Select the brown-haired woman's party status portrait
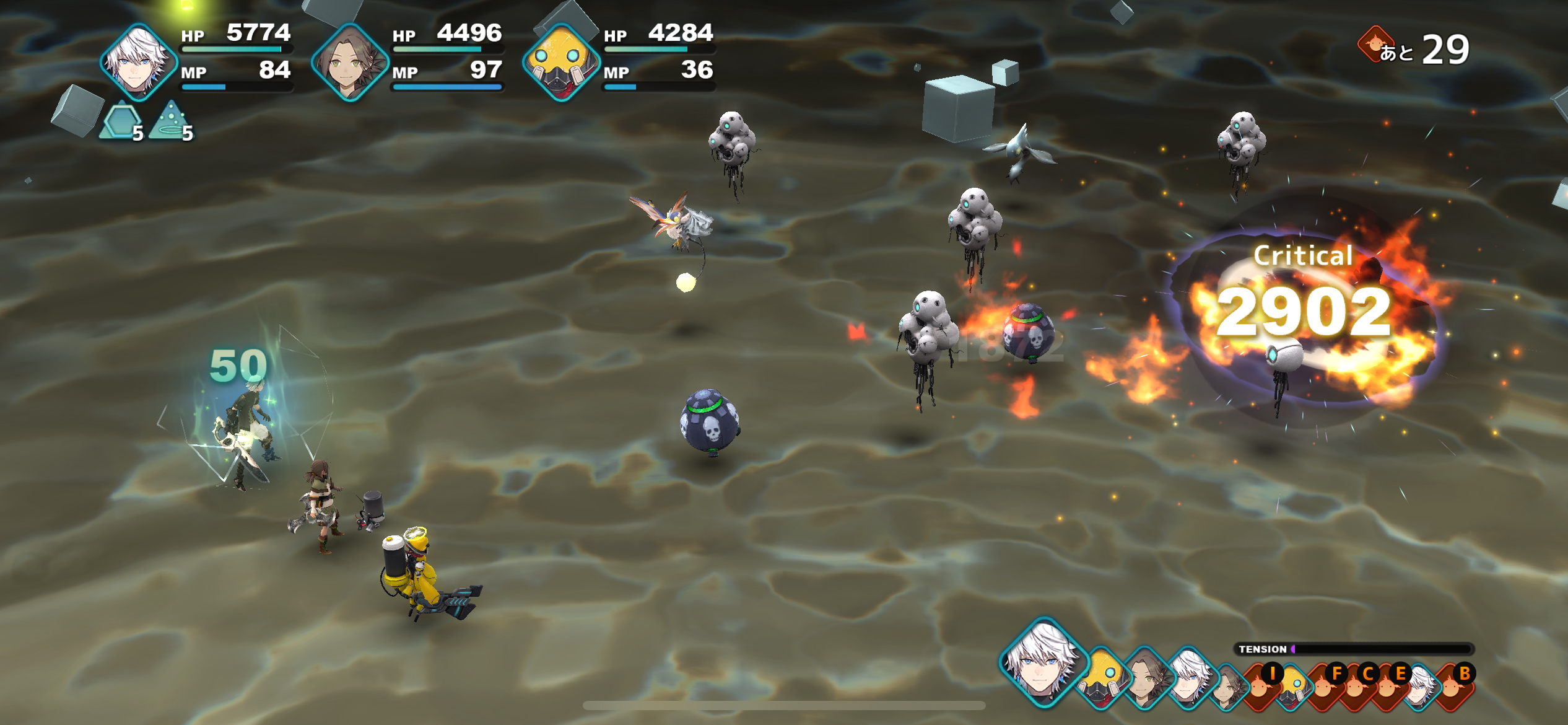 pos(350,62)
